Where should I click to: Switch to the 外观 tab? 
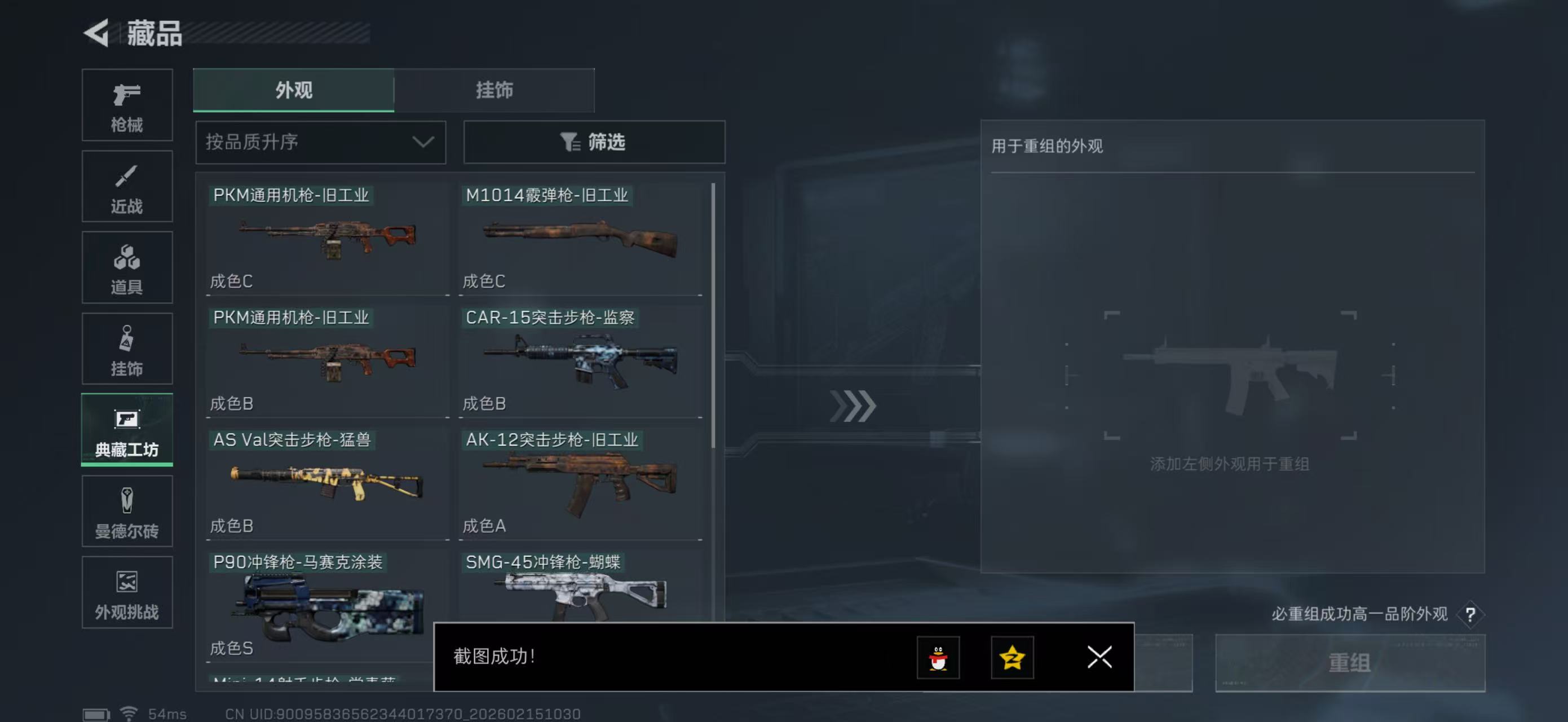(x=293, y=90)
